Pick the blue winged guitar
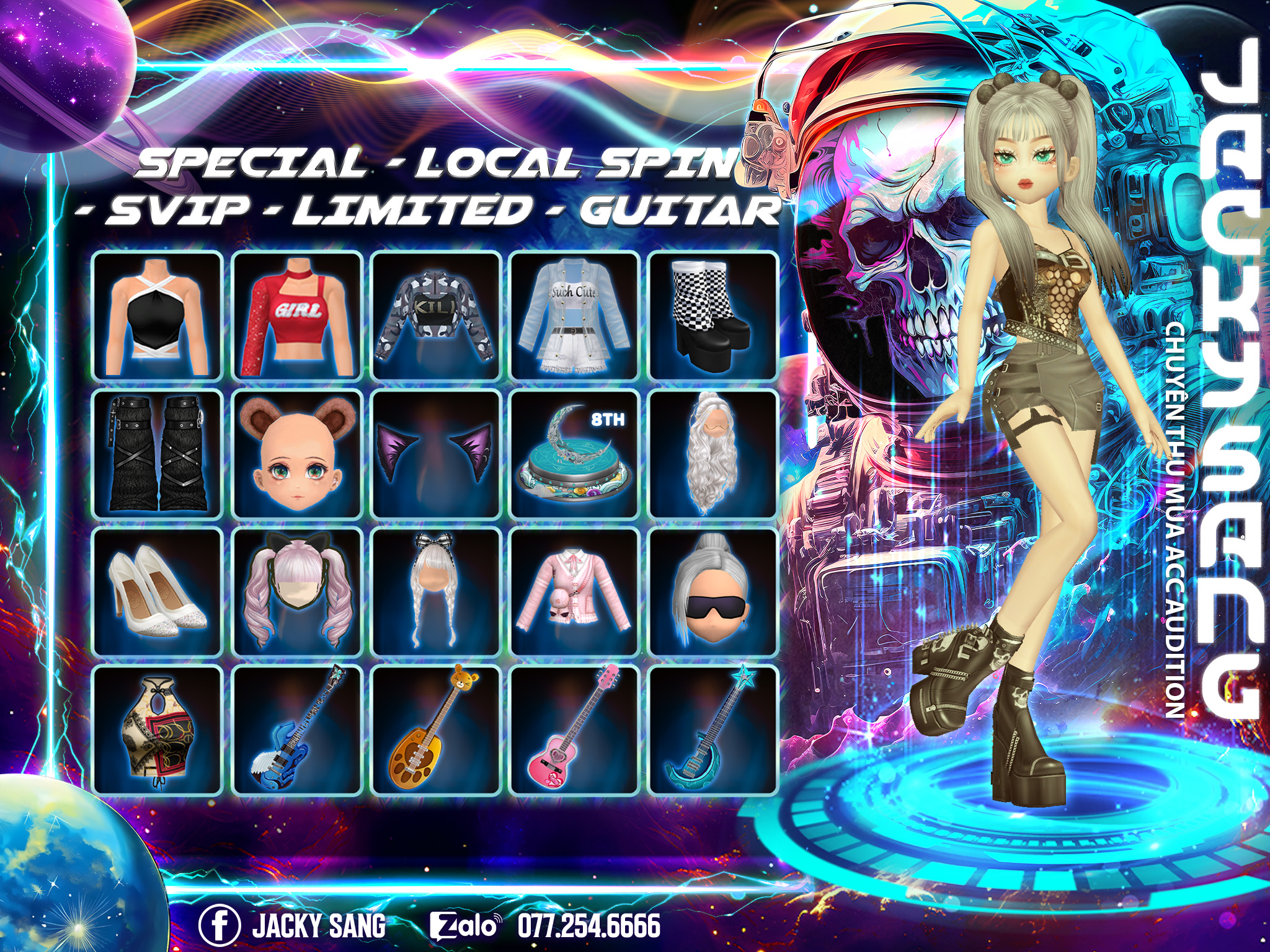 (297, 730)
